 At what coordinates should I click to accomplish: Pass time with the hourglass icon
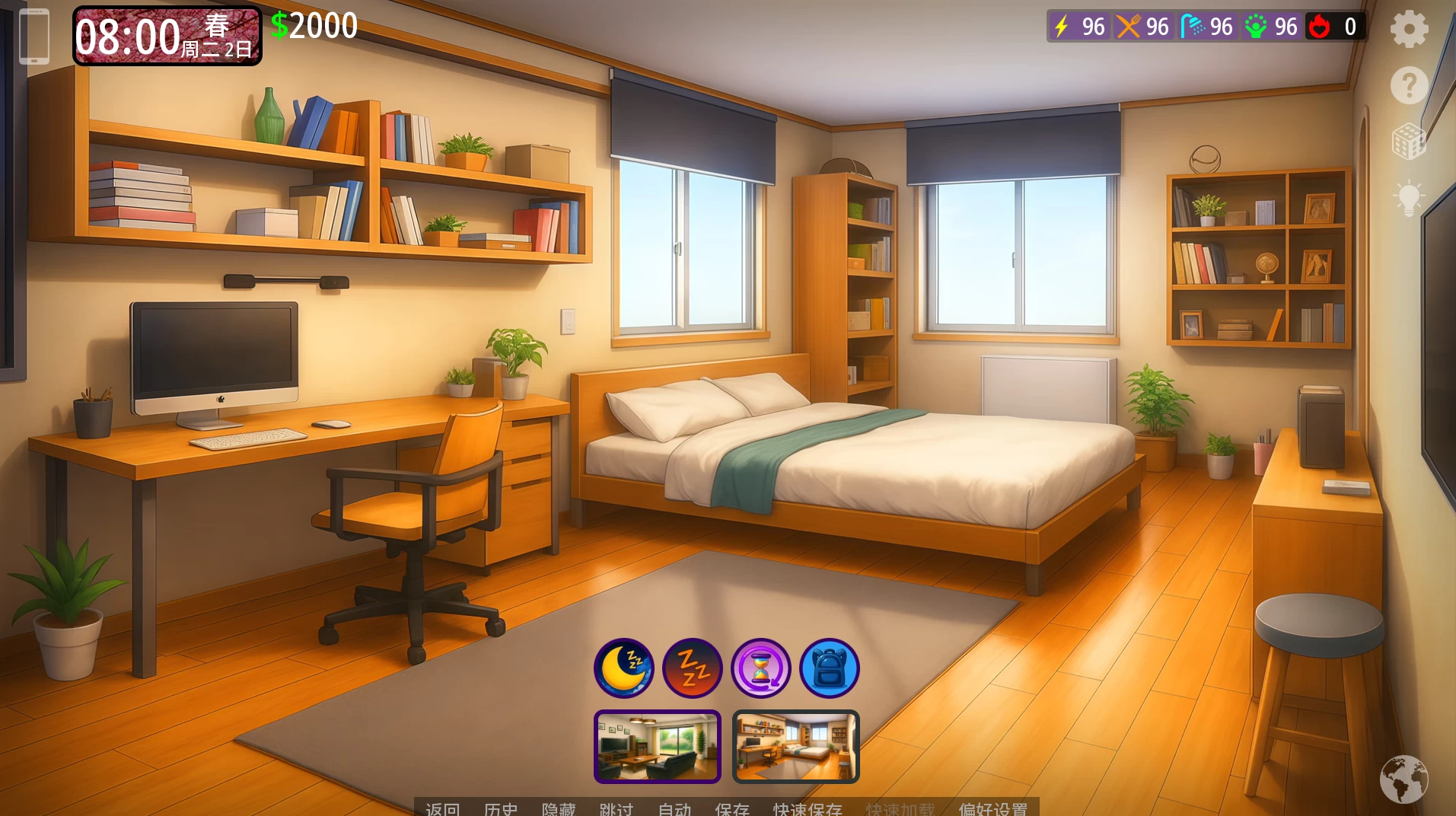point(761,668)
